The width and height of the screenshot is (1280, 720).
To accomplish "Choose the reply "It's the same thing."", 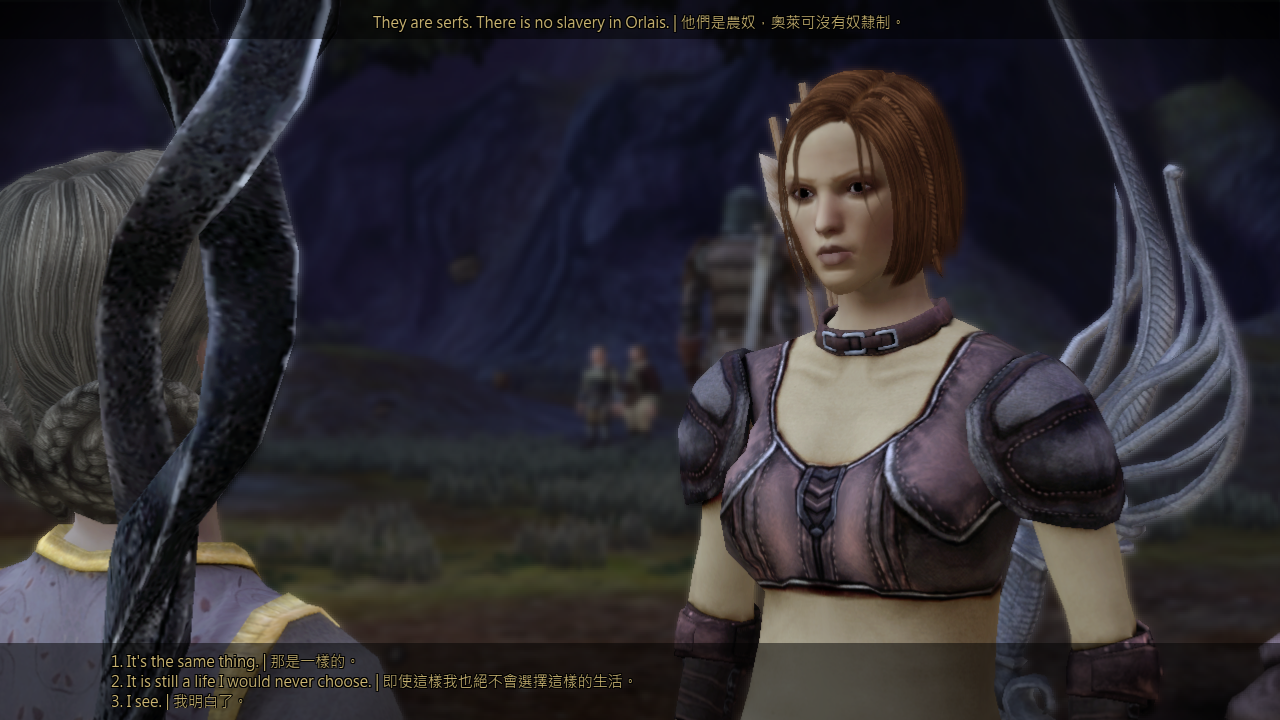I will (x=234, y=662).
